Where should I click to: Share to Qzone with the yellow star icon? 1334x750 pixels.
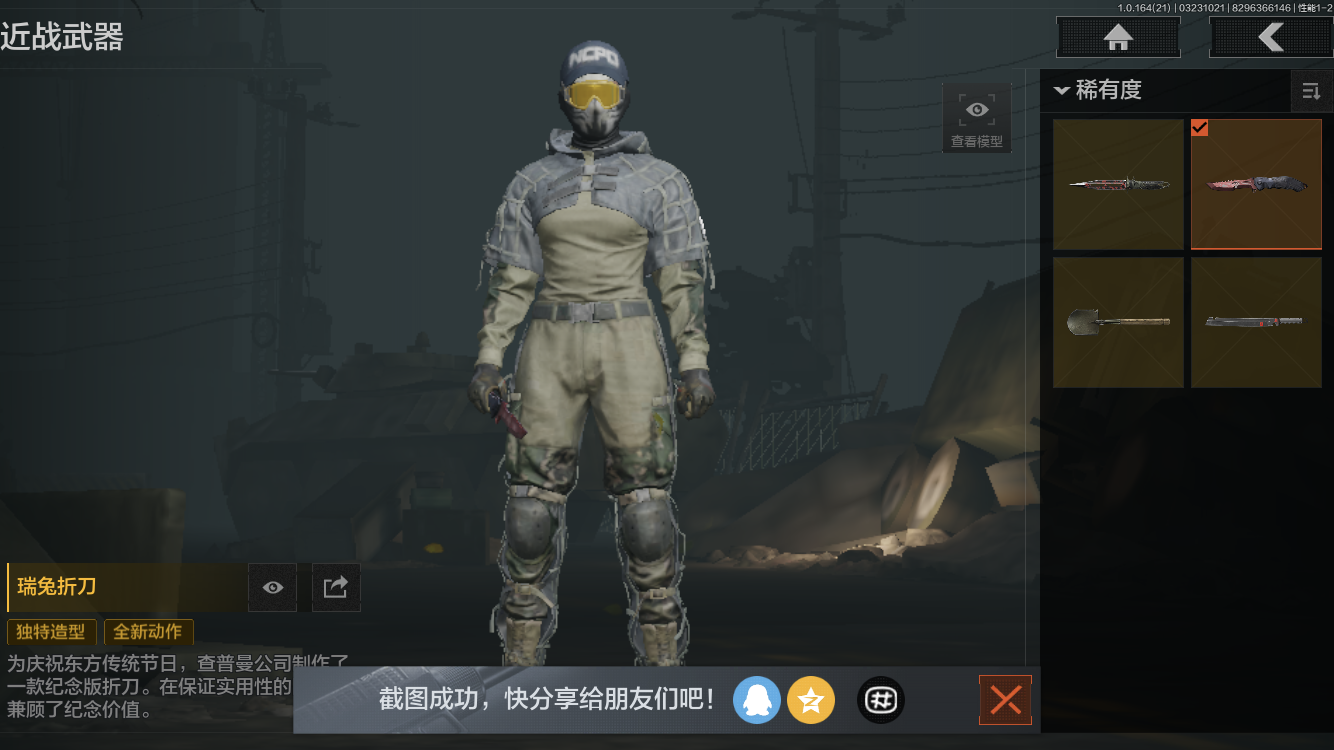tap(811, 700)
